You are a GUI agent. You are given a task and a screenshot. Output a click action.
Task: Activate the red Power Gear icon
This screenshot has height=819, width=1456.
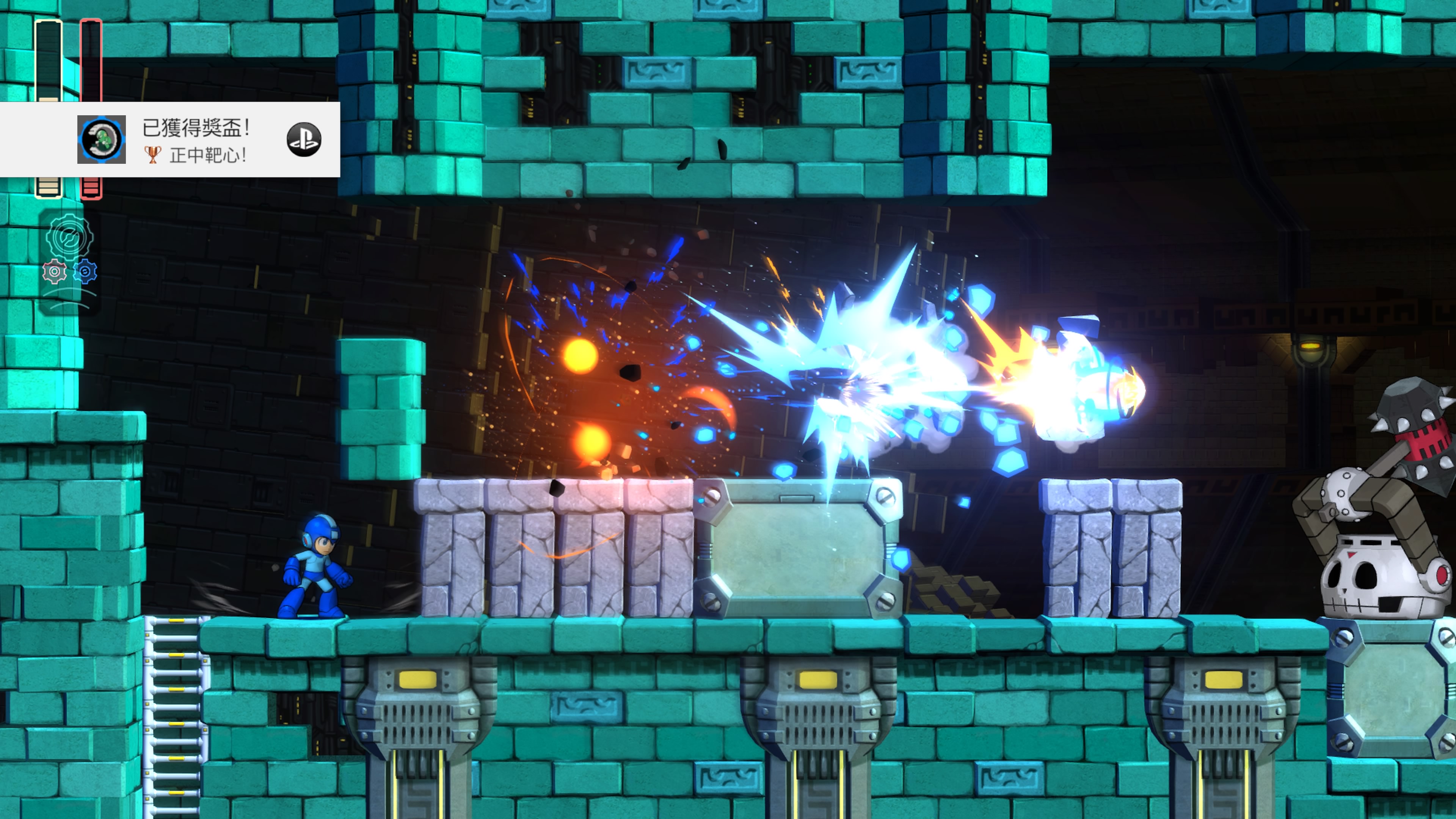tap(54, 272)
